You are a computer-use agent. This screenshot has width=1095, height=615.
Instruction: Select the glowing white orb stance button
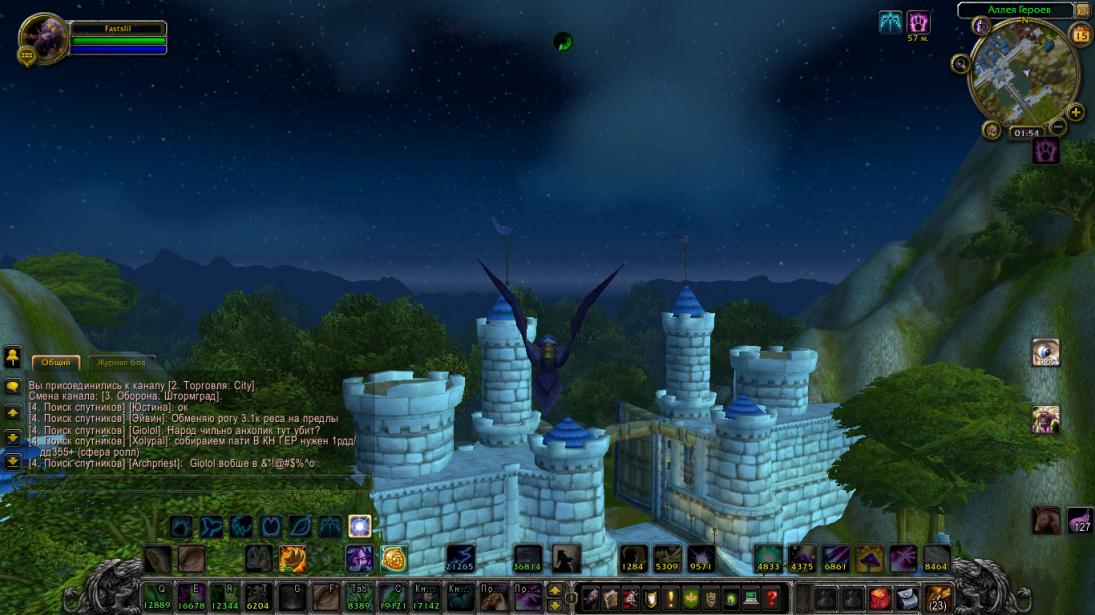click(360, 526)
